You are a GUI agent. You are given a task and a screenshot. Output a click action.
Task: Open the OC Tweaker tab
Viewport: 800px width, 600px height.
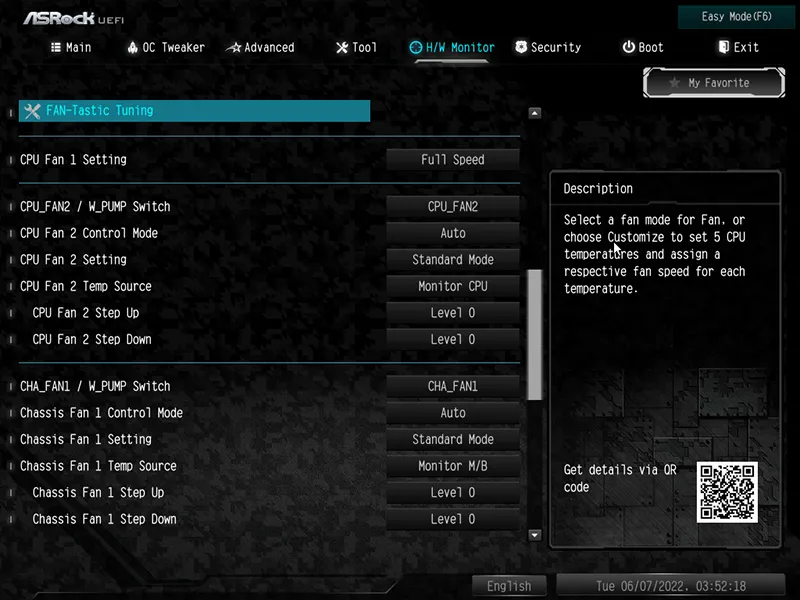click(x=166, y=47)
